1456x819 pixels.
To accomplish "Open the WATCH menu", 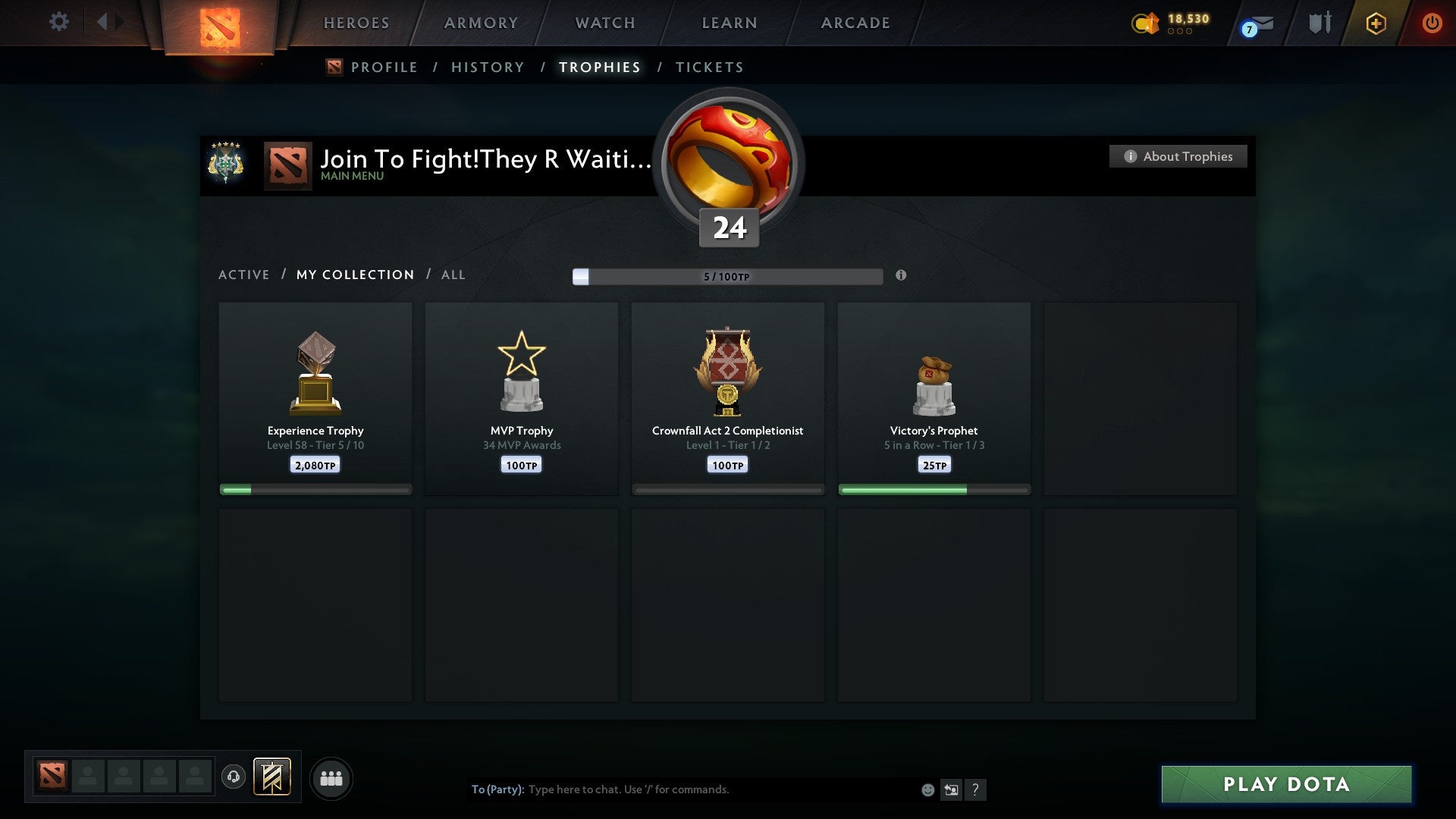I will point(604,23).
